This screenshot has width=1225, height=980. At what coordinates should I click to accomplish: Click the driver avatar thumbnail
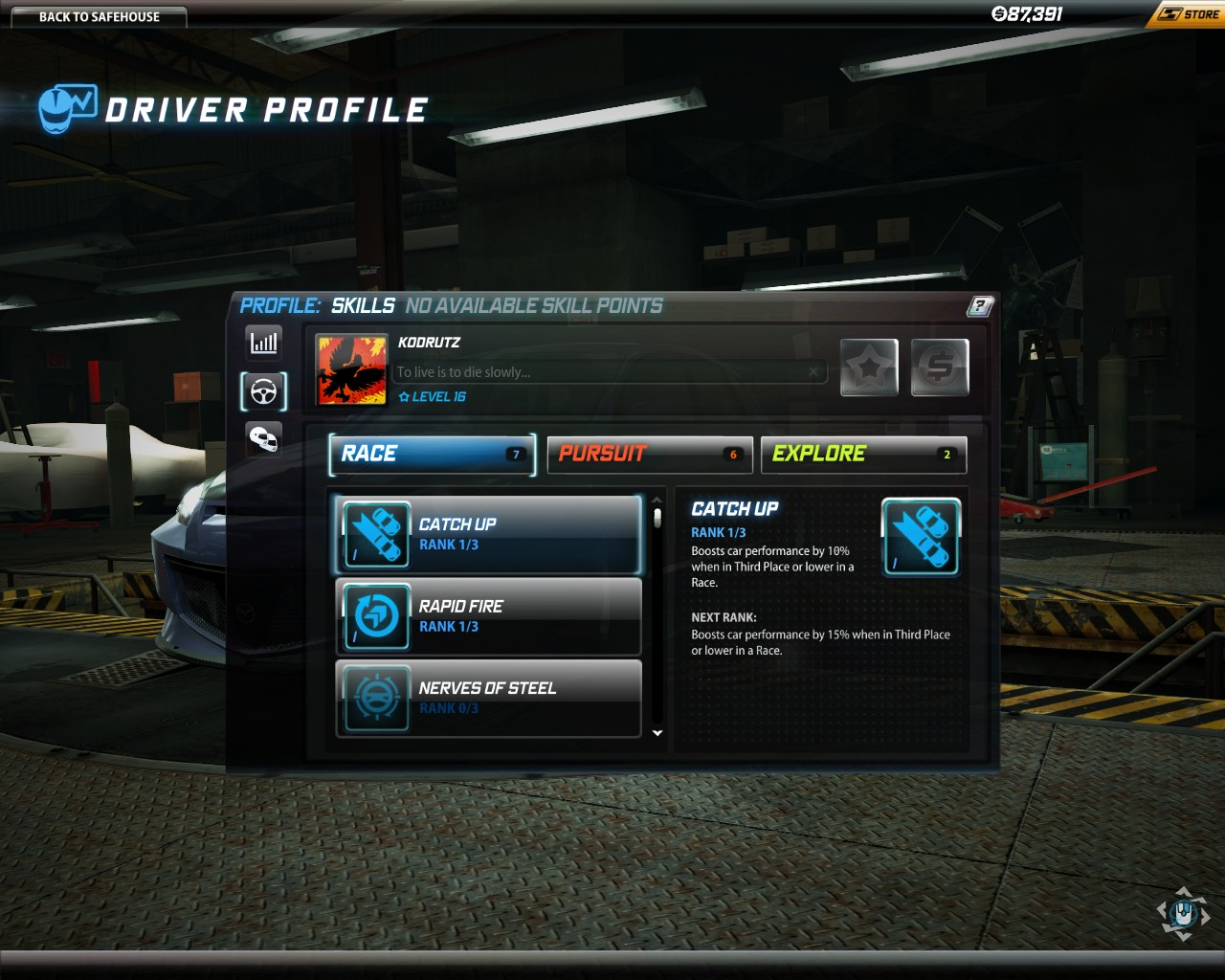click(351, 369)
